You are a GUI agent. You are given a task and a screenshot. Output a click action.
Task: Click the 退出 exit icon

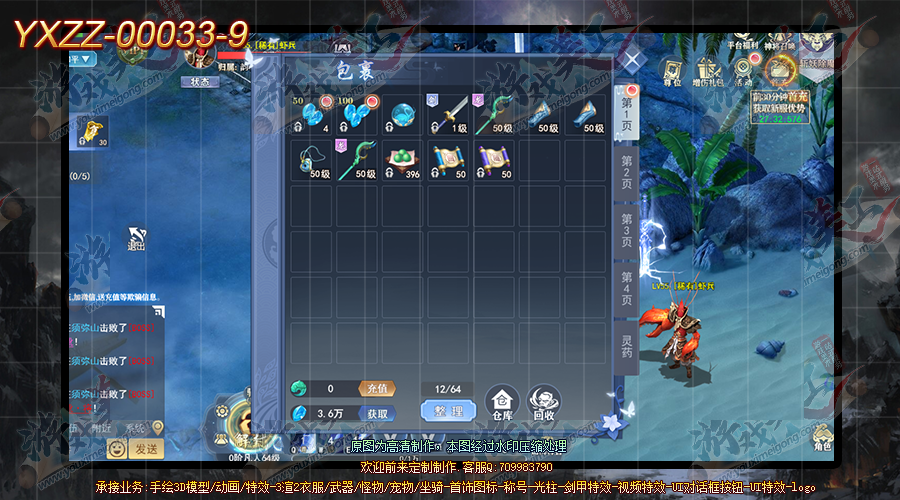click(x=137, y=240)
